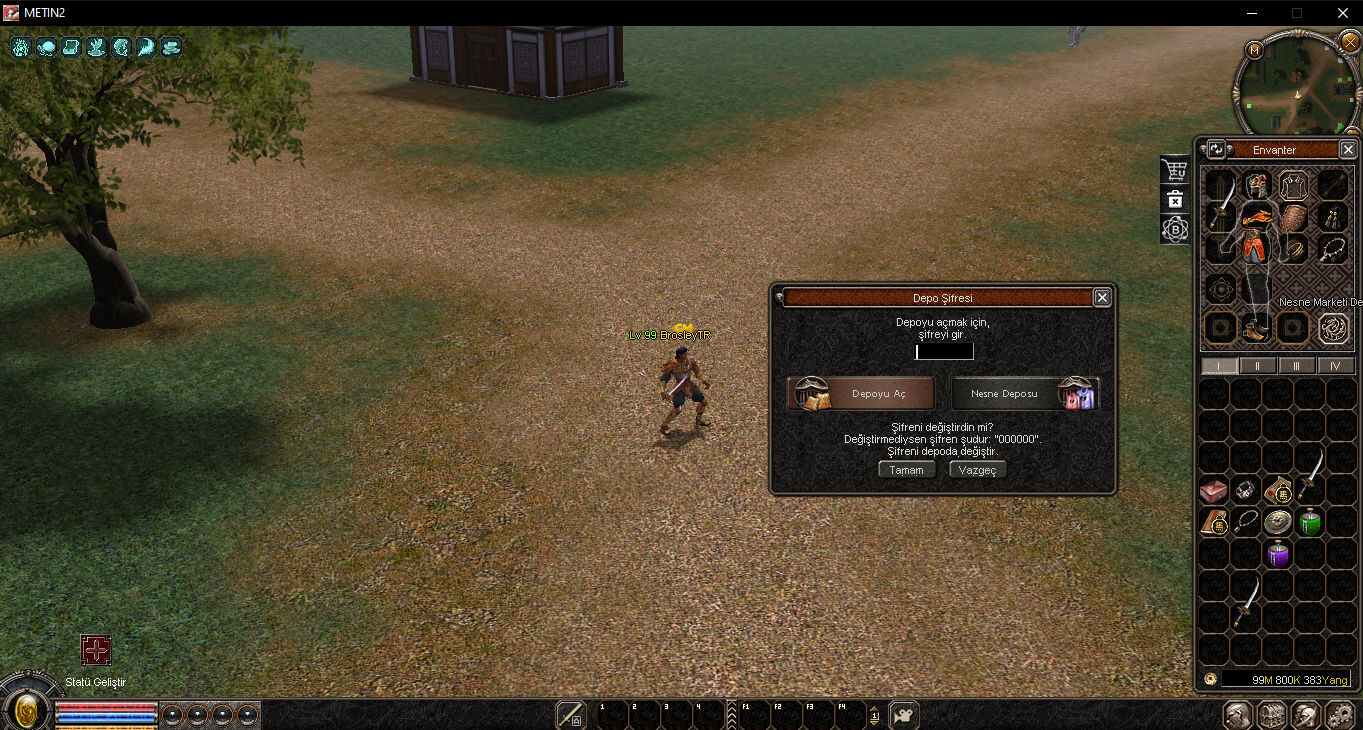
Task: Close the Depo Şifresi dialog
Action: 1101,297
